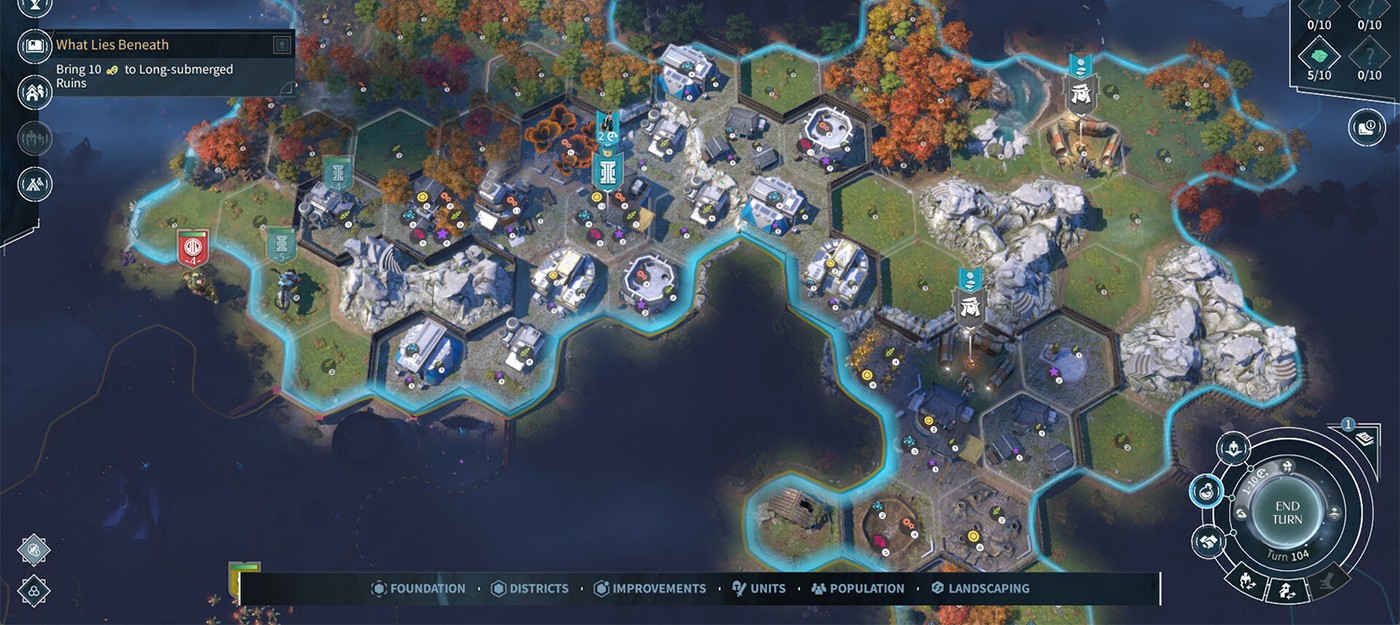The image size is (1400, 625).
Task: Select the highlighted potion flask button
Action: pyautogui.click(x=1207, y=491)
